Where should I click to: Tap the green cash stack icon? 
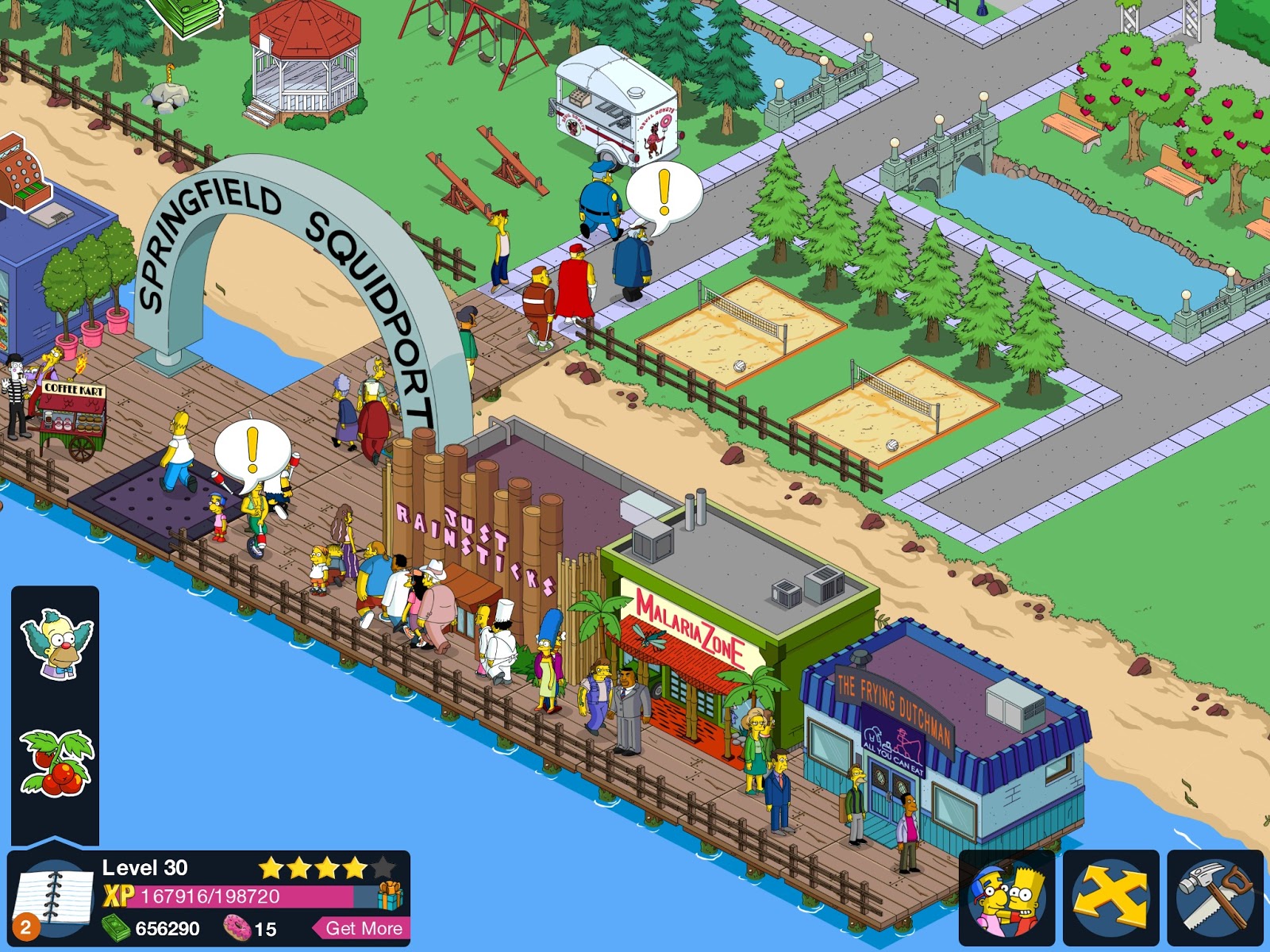(117, 930)
